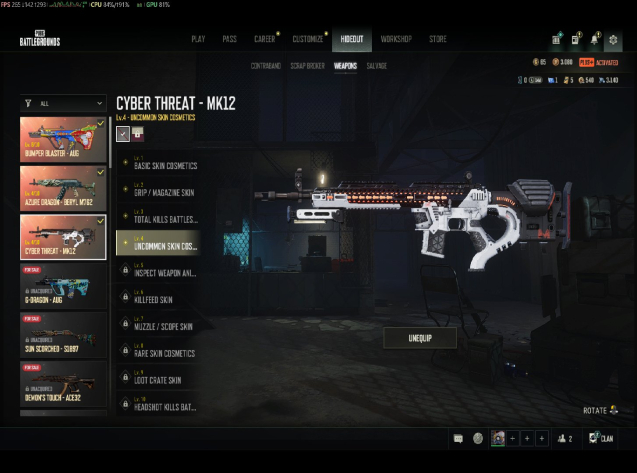The image size is (637, 473).
Task: Switch to the Contraband tab
Action: (x=265, y=66)
